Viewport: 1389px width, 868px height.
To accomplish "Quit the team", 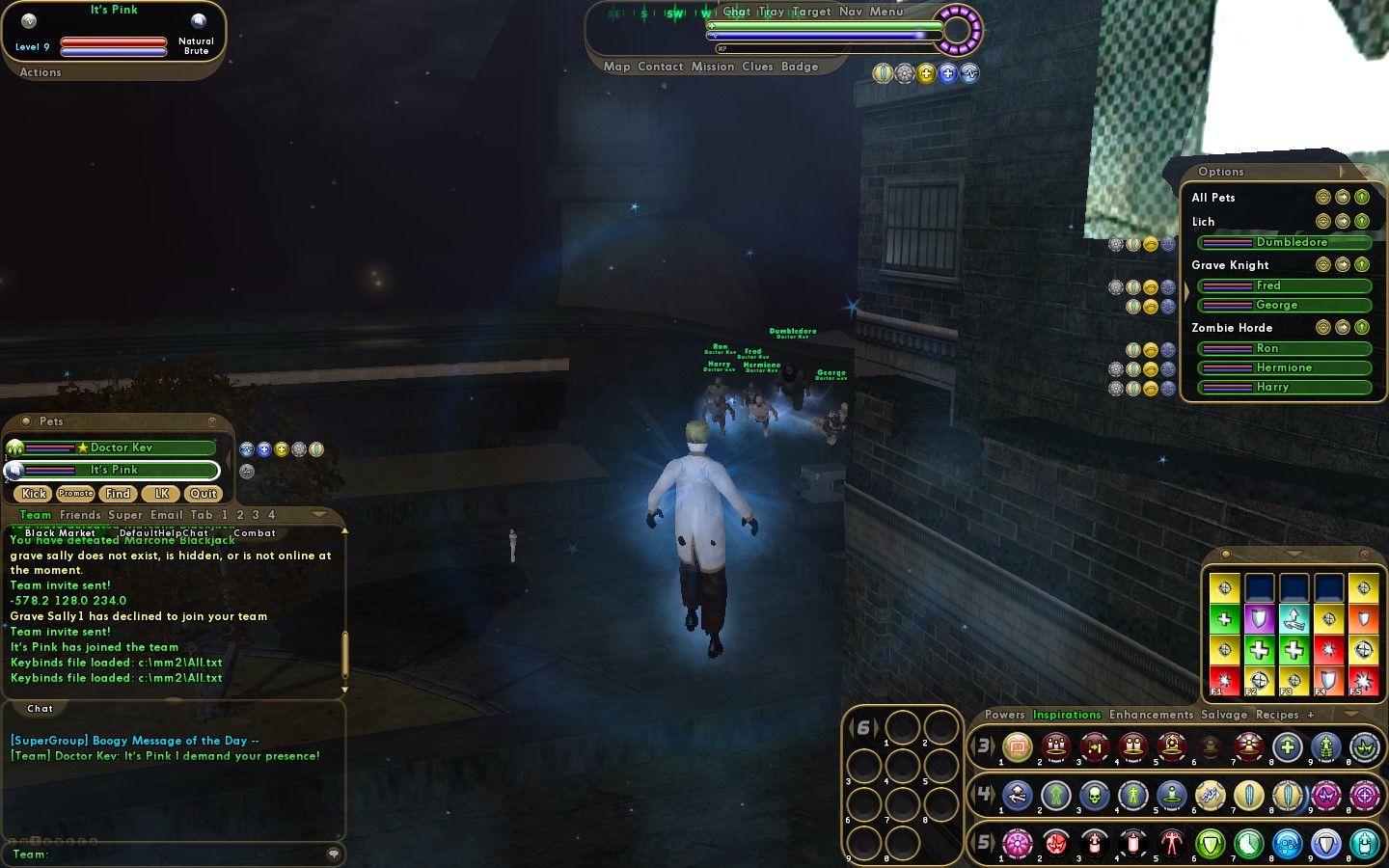I will tap(203, 494).
